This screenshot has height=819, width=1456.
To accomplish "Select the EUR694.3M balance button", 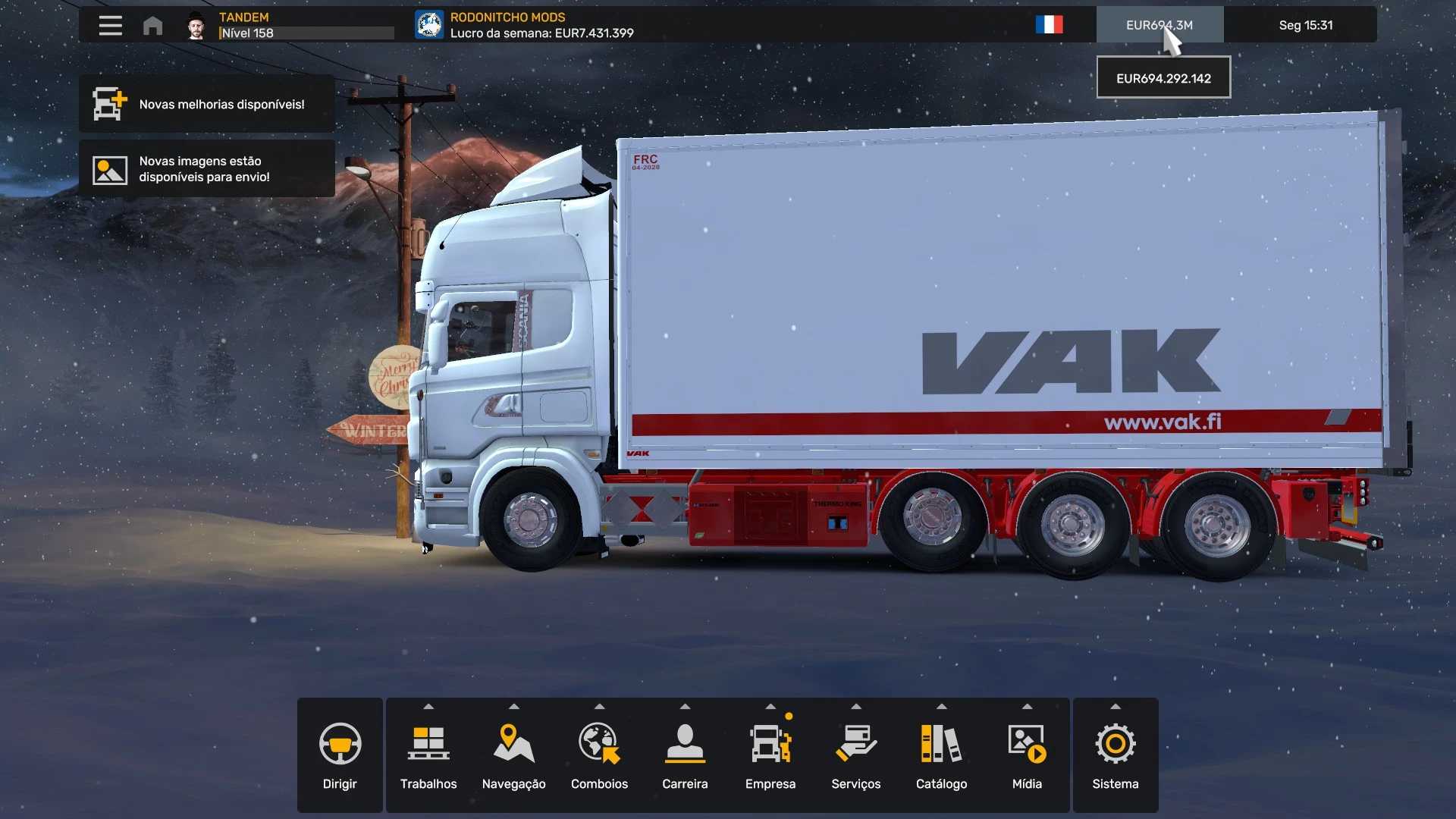I will tap(1159, 25).
